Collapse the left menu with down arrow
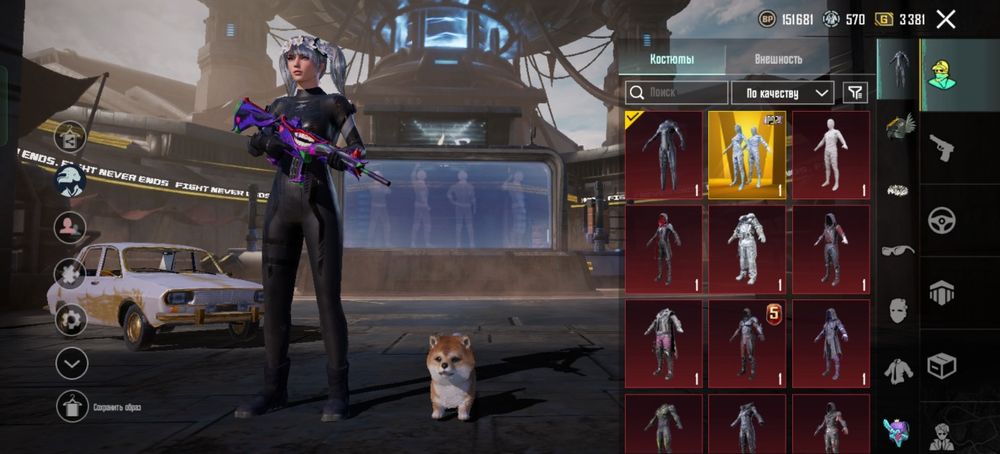The width and height of the screenshot is (1000, 454). pos(72,363)
